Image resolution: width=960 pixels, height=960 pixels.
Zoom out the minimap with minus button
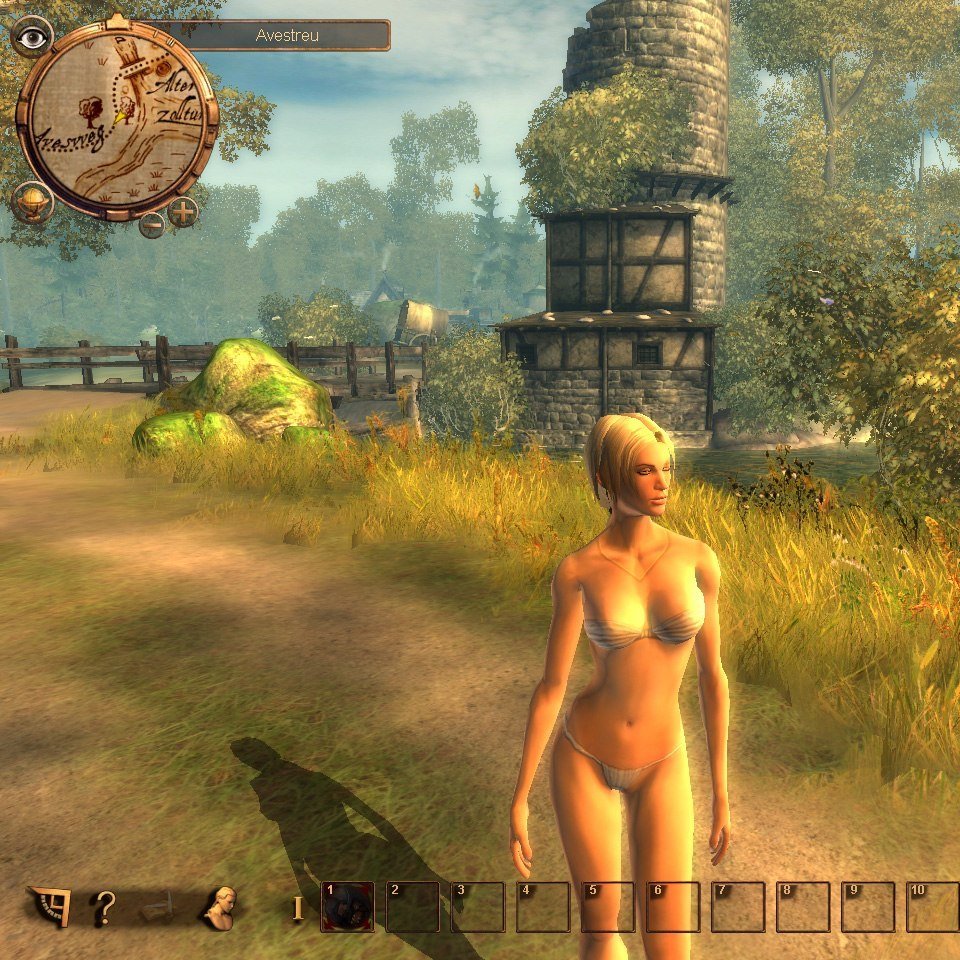[x=152, y=225]
